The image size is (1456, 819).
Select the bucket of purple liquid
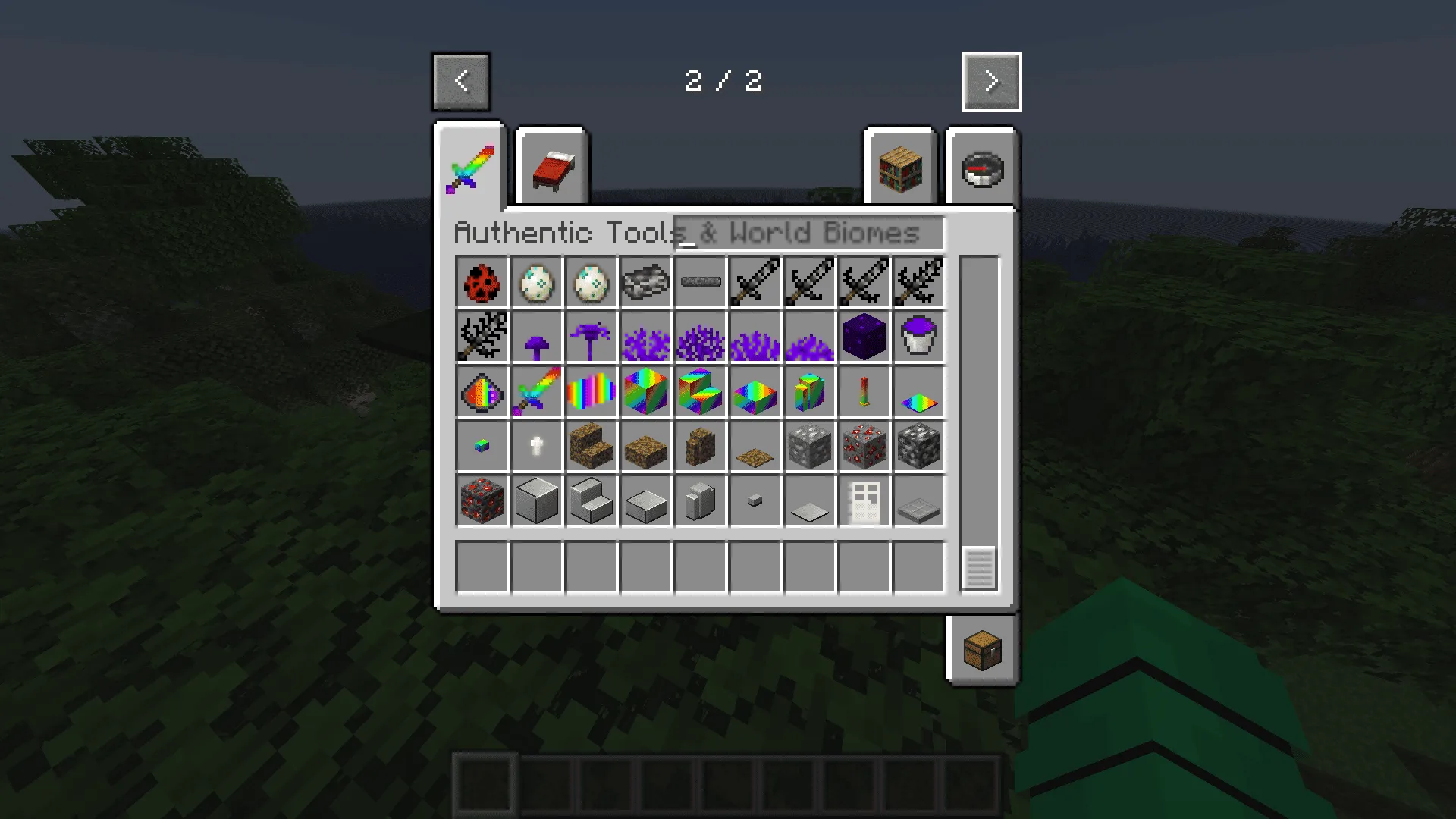point(919,336)
